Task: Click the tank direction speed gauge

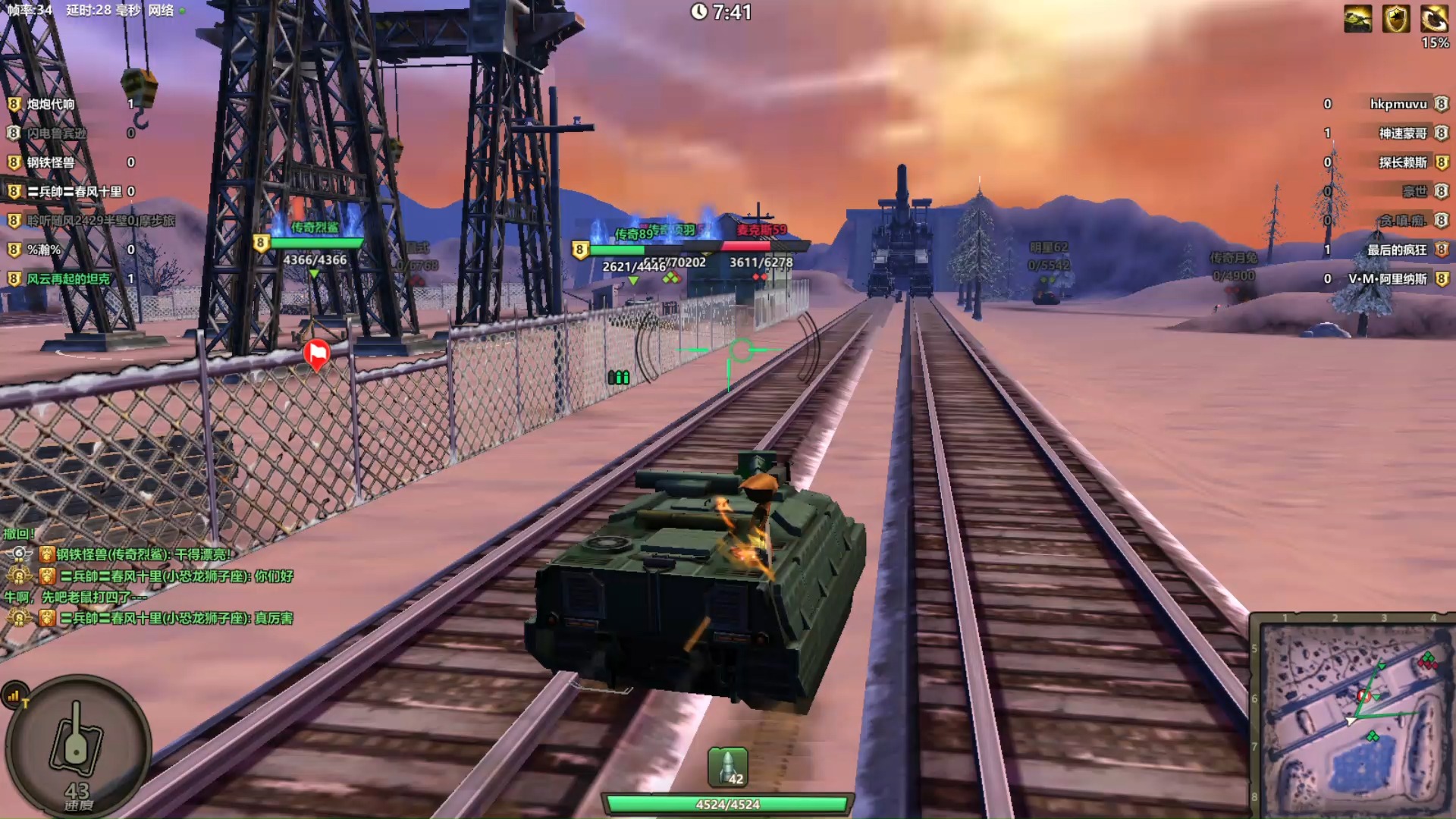Action: point(77,743)
